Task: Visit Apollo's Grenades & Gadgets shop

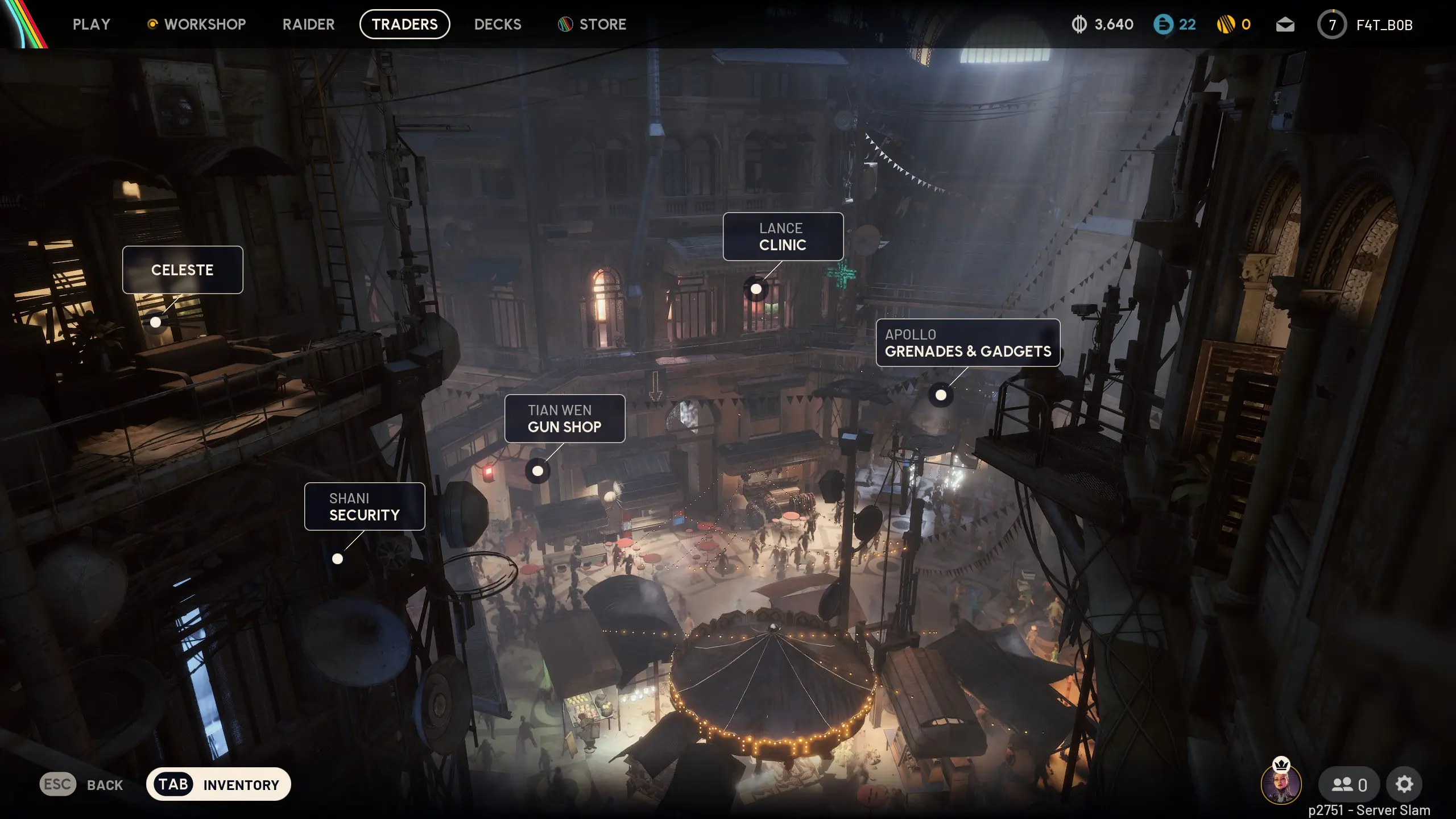Action: [967, 343]
